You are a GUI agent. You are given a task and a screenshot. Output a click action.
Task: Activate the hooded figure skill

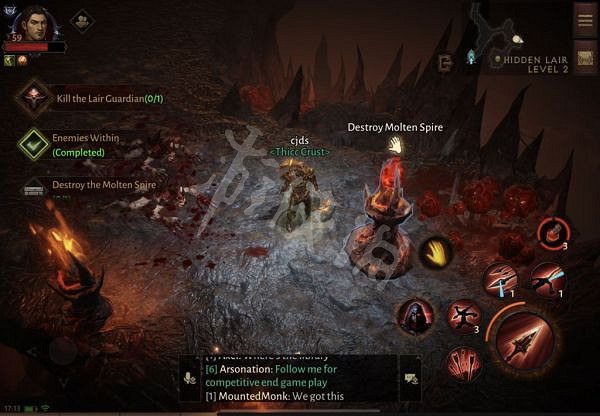tap(413, 317)
